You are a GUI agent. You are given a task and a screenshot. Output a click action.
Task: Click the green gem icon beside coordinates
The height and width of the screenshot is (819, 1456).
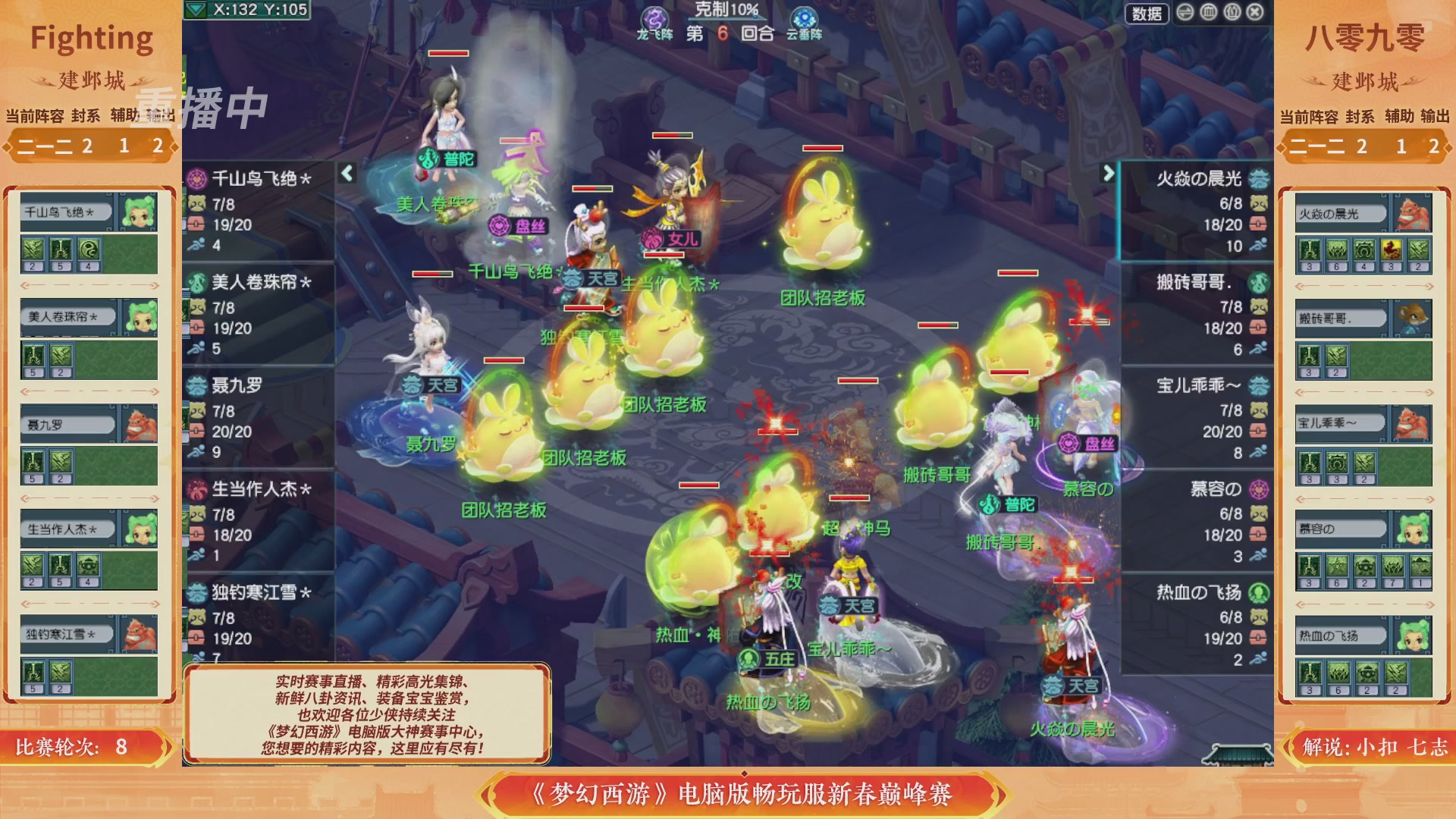coord(196,11)
